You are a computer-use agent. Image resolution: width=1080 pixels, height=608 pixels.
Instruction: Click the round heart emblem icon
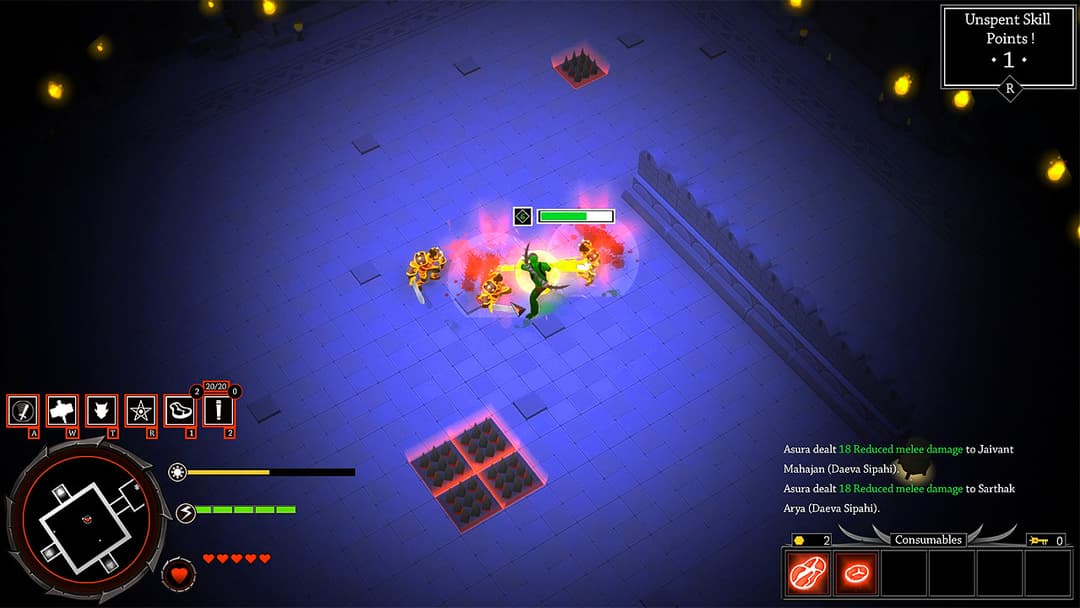pyautogui.click(x=179, y=575)
